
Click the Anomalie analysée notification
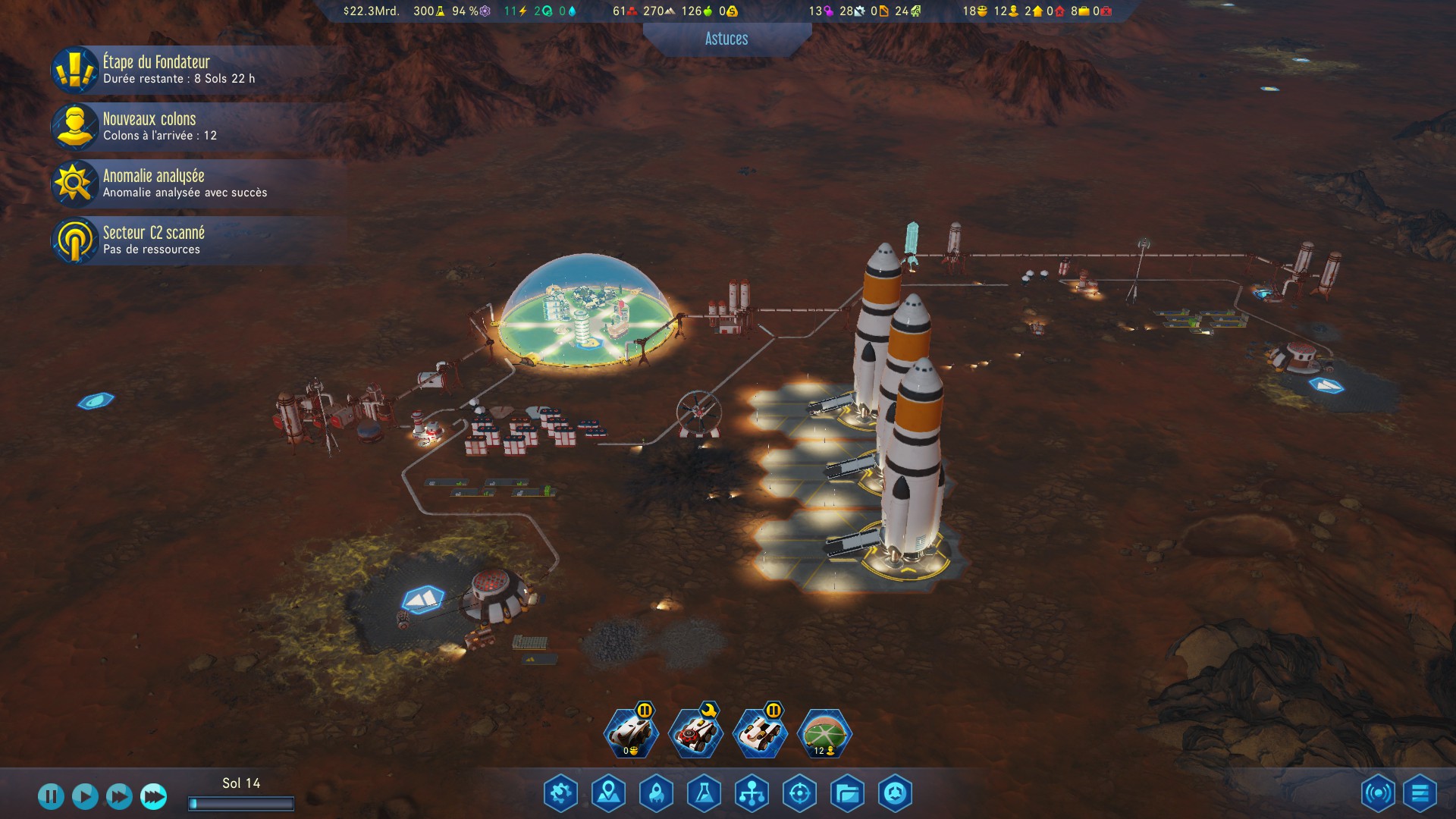(x=184, y=184)
